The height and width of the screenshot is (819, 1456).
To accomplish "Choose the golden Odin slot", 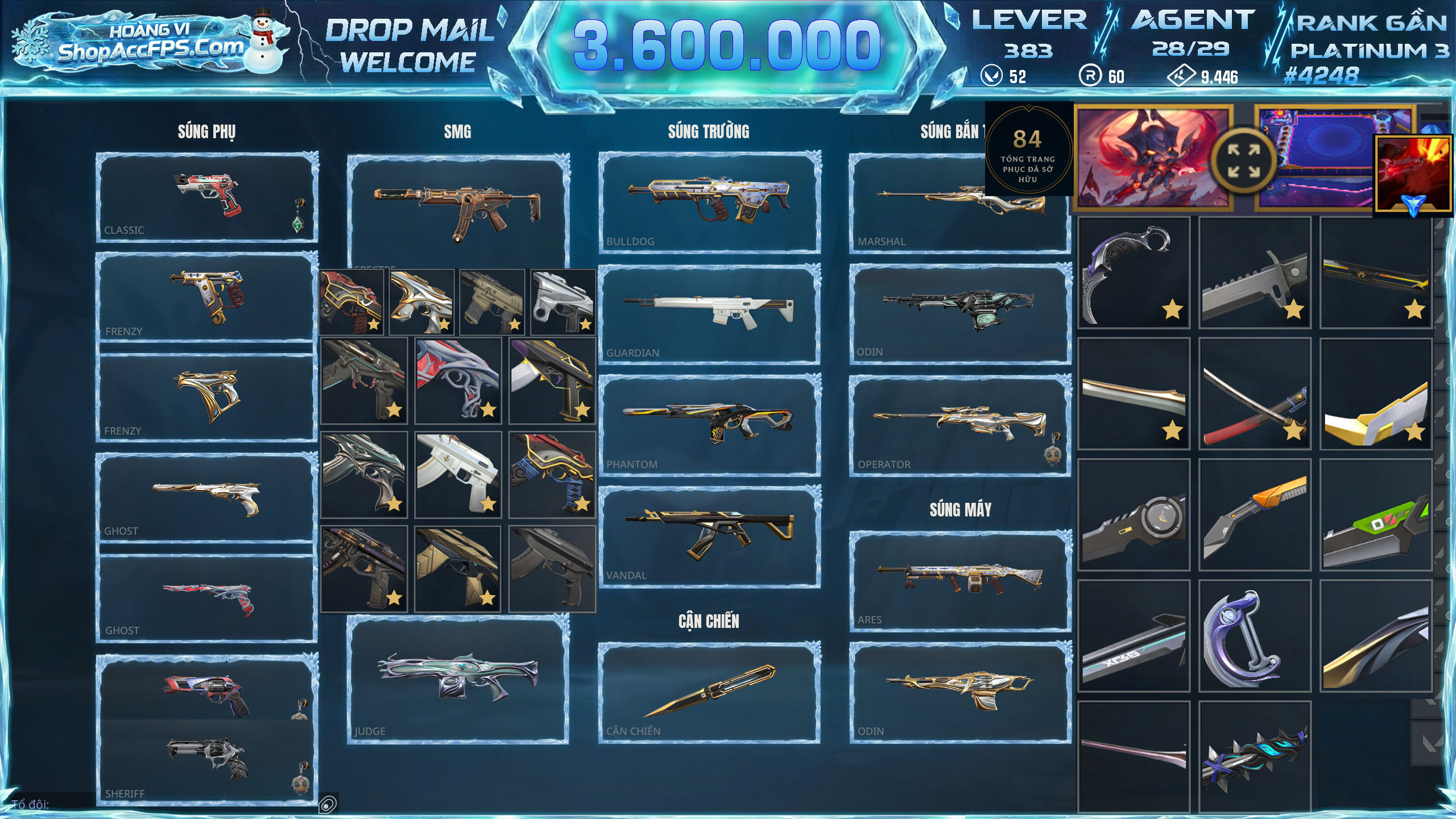I will (x=959, y=692).
